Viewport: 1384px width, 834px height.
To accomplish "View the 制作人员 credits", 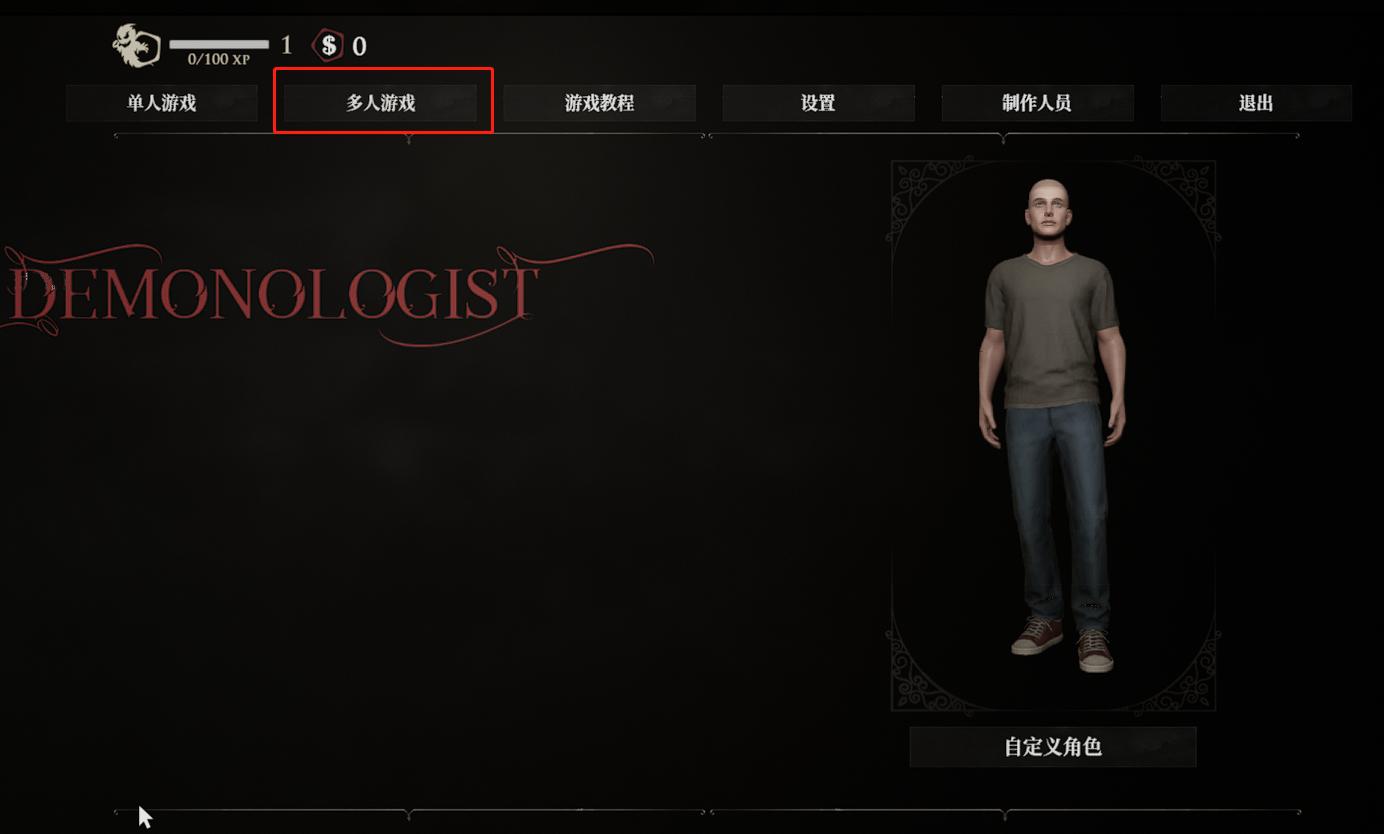I will (x=1037, y=102).
